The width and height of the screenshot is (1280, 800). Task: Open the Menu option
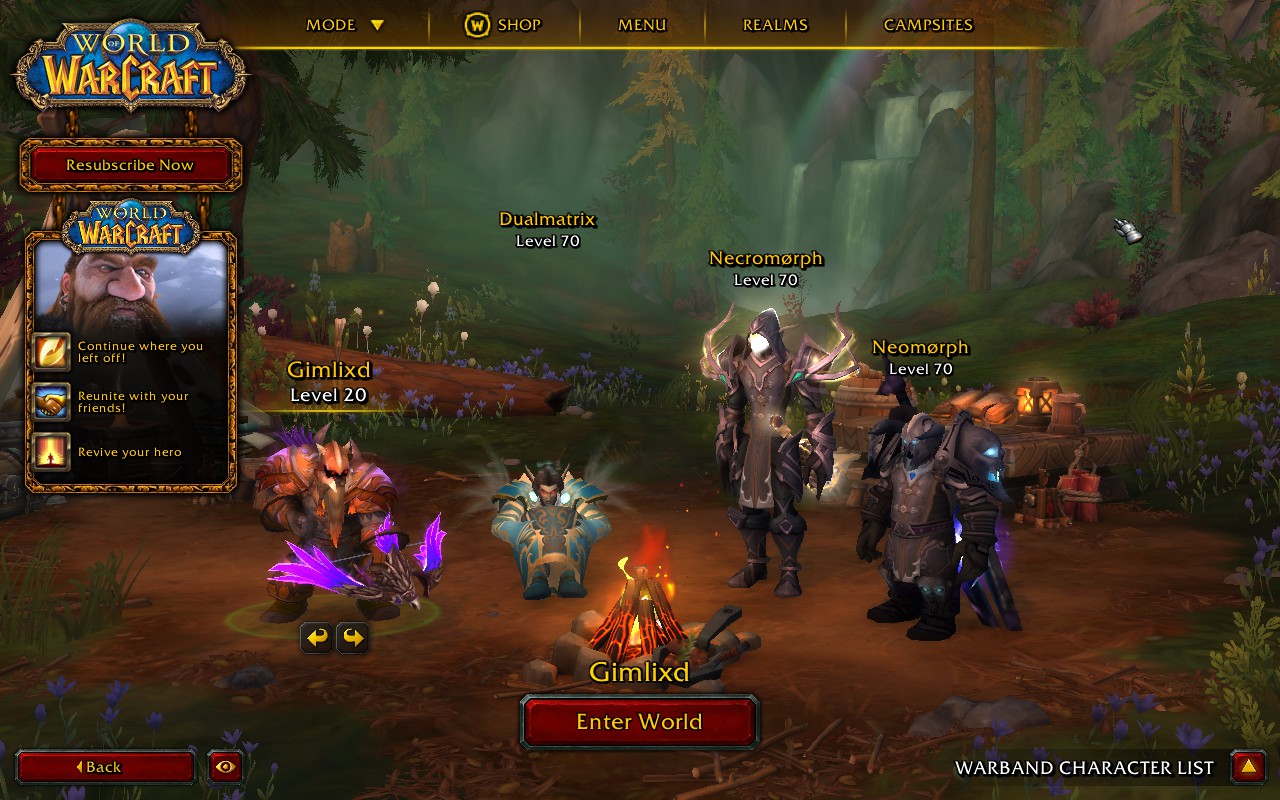click(642, 25)
